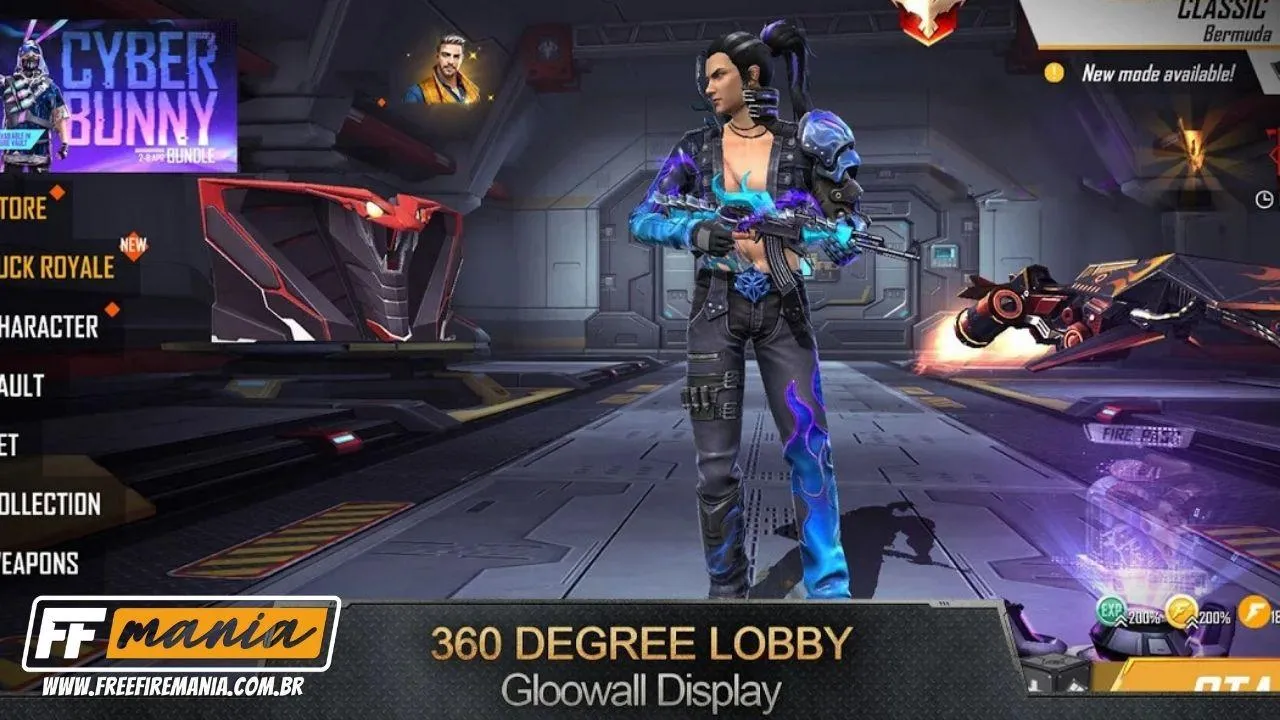Viewport: 1280px width, 720px height.
Task: Open the clock/history icon on the right
Action: click(x=1263, y=198)
